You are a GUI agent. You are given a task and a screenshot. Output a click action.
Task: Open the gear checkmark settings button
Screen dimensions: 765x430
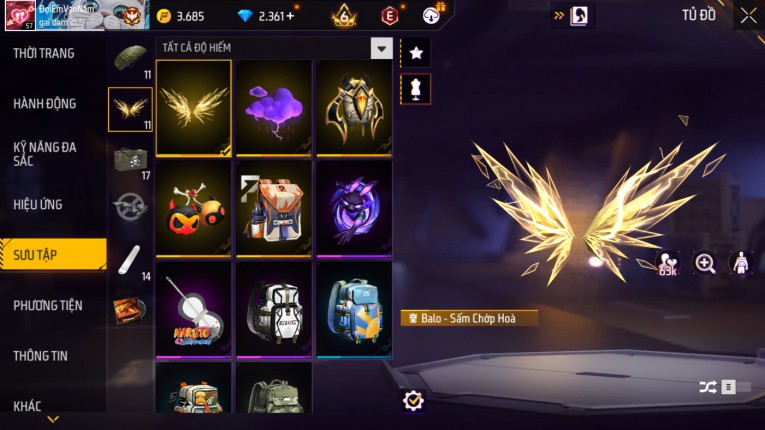(413, 400)
